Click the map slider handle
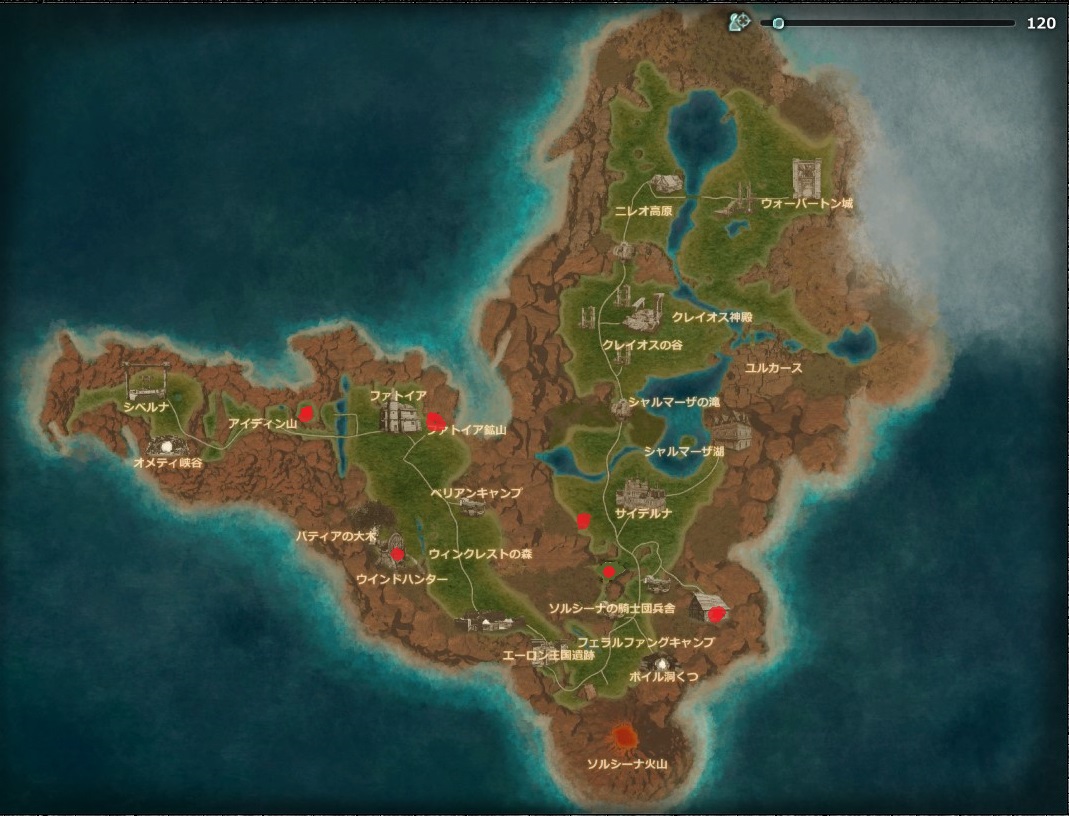The width and height of the screenshot is (1069, 816). point(778,23)
